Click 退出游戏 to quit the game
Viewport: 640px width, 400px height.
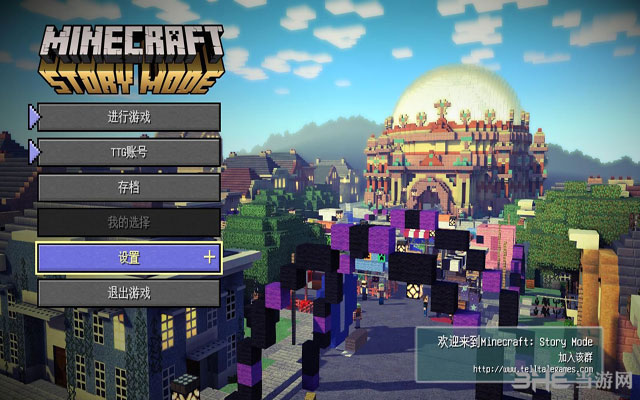[x=129, y=293]
